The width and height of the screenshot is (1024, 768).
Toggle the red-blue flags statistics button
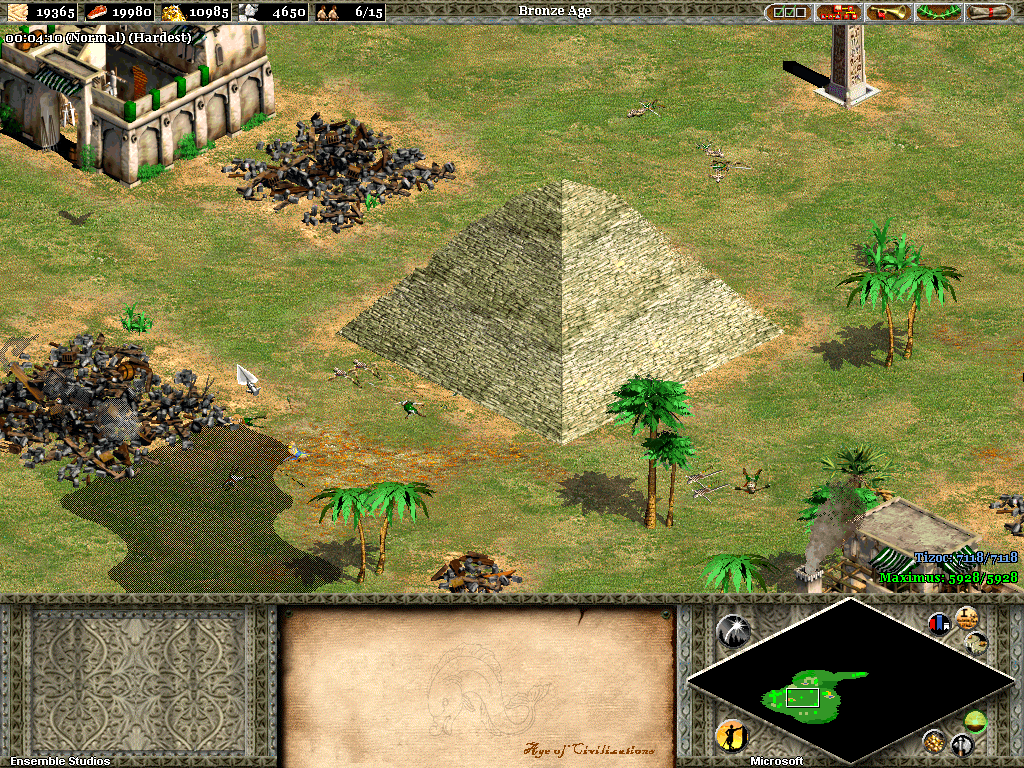939,623
